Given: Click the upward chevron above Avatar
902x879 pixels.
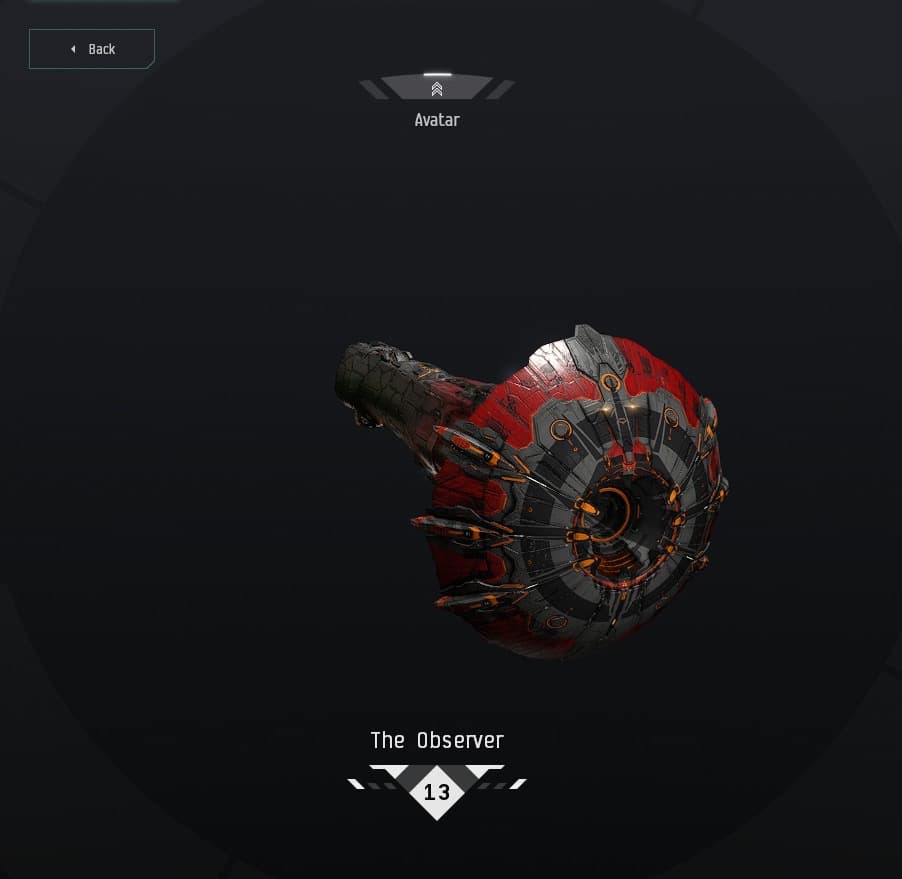Looking at the screenshot, I should pyautogui.click(x=437, y=89).
